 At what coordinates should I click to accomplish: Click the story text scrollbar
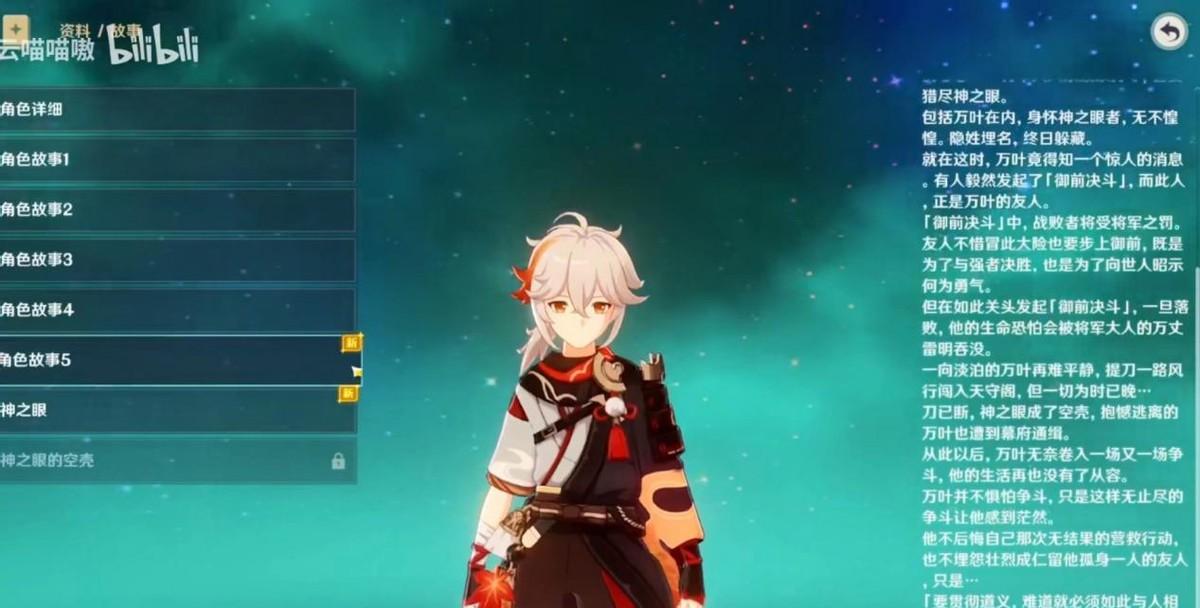(1196, 282)
